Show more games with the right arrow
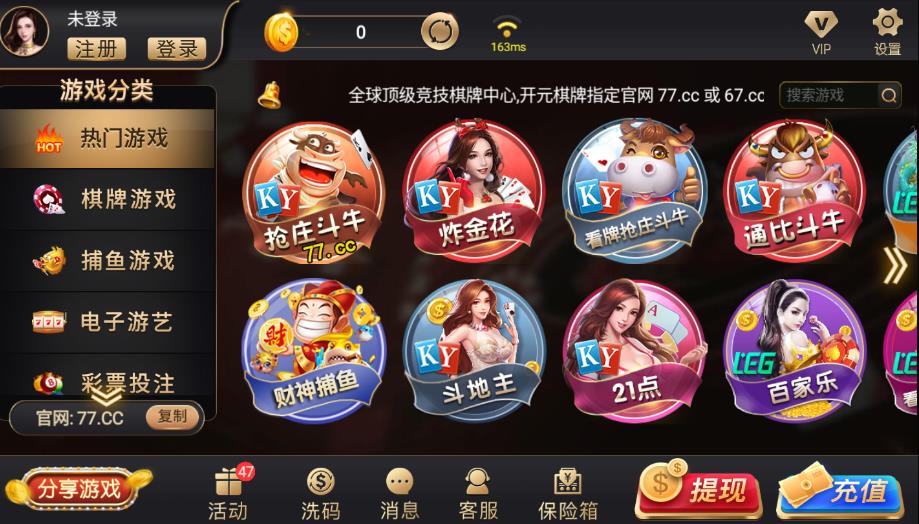This screenshot has height=524, width=919. [x=894, y=264]
